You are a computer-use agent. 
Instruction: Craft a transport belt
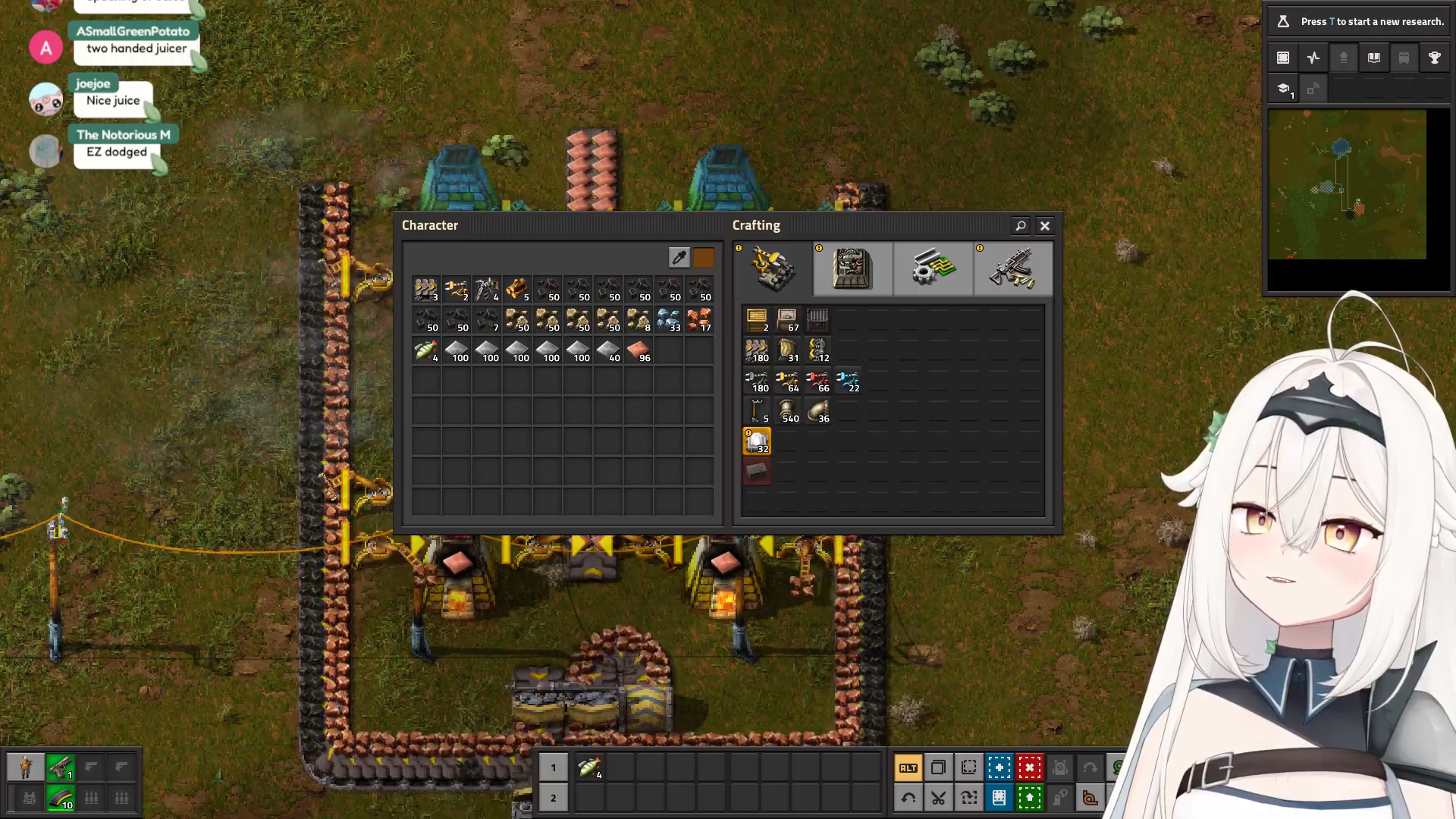757,351
